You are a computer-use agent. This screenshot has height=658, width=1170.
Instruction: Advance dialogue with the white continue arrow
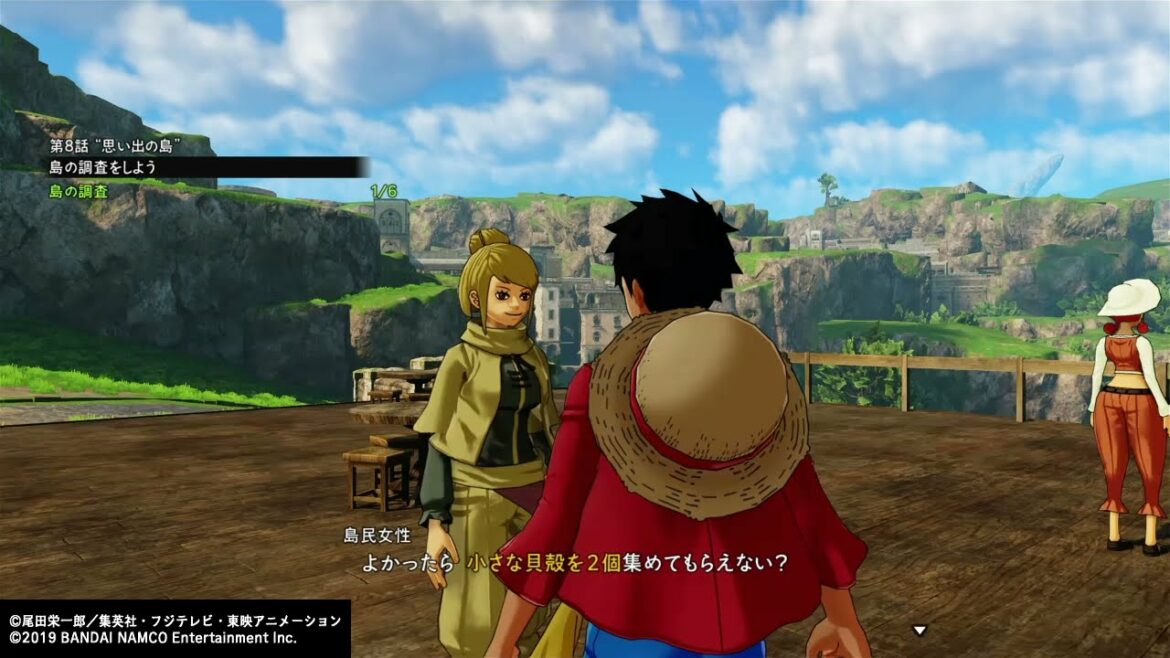[x=919, y=630]
